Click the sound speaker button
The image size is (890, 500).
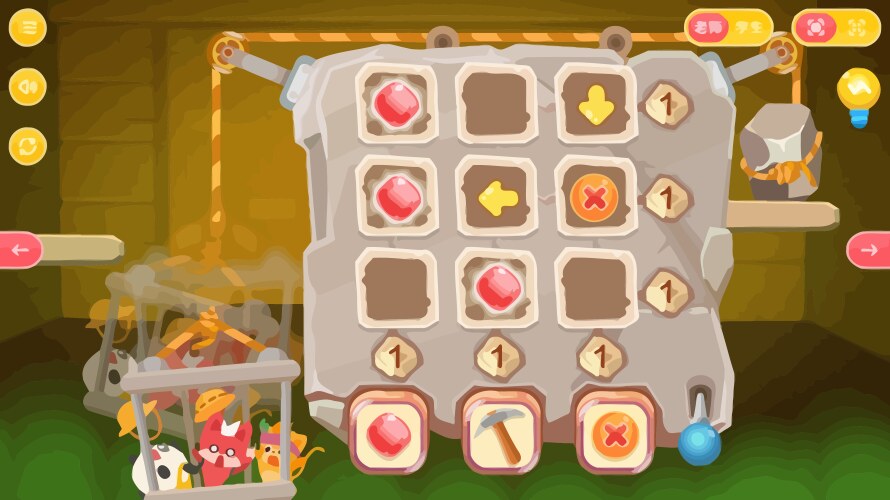pos(28,87)
